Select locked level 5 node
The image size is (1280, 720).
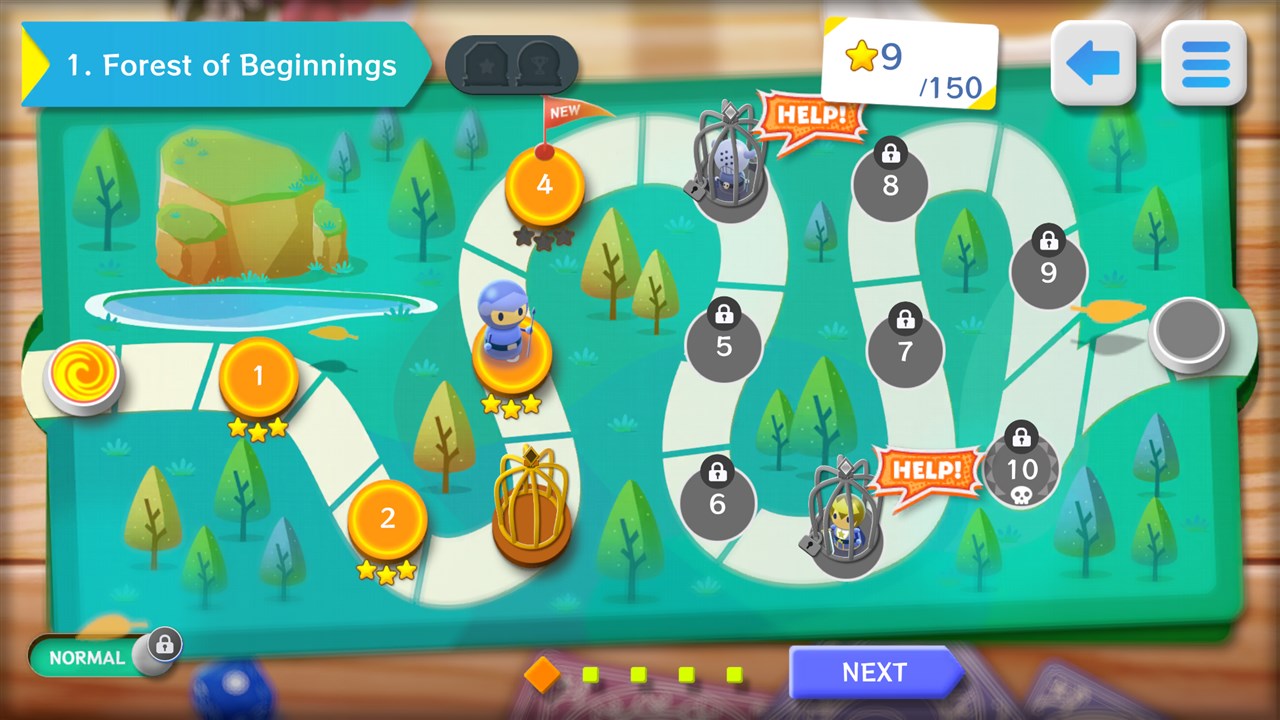click(723, 346)
